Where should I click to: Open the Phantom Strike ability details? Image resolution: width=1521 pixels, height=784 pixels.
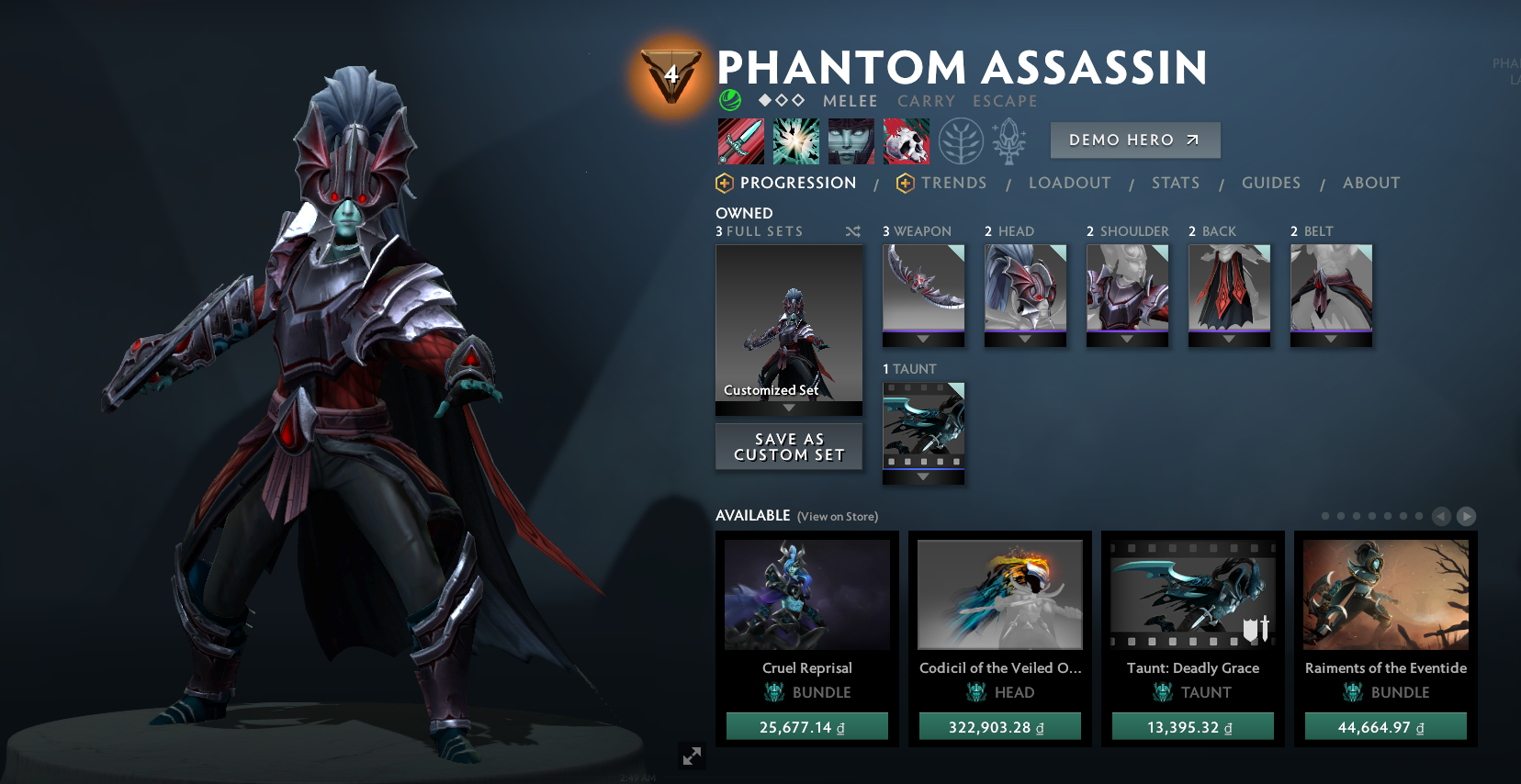795,141
